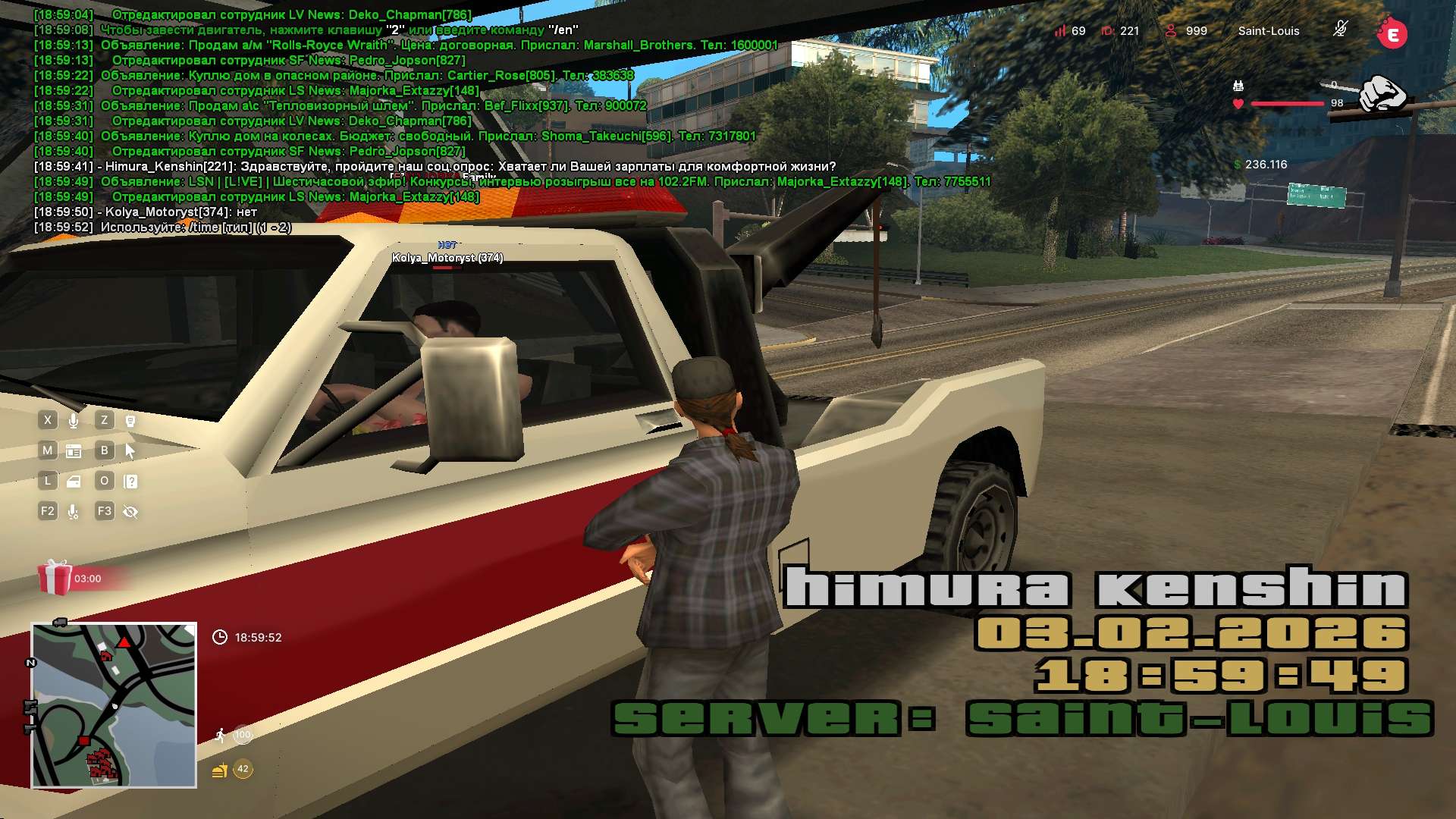This screenshot has height=819, width=1456.
Task: Click the Himura_Kenshin survey chat message
Action: click(470, 166)
